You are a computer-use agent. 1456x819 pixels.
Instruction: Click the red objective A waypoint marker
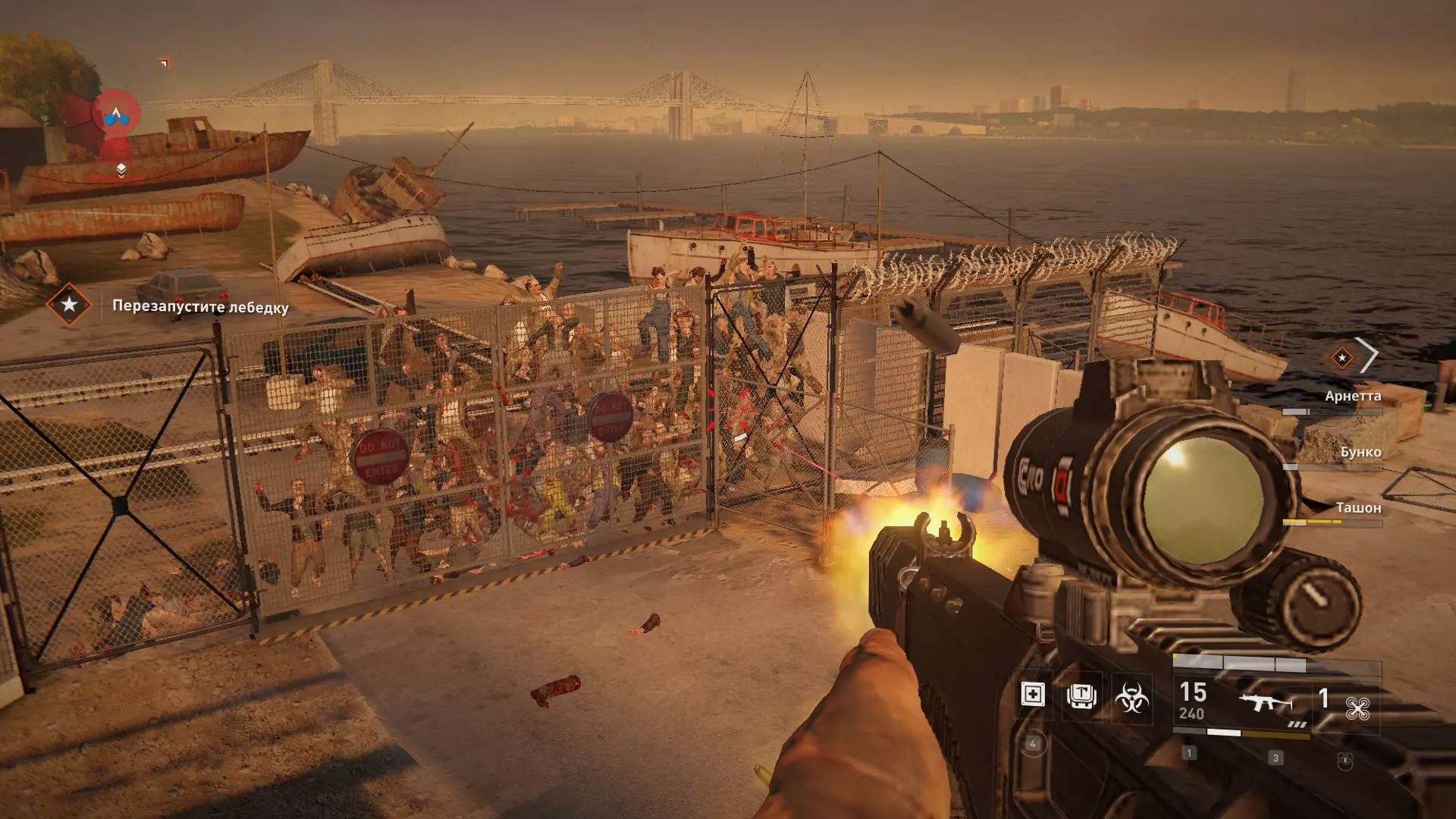[116, 114]
